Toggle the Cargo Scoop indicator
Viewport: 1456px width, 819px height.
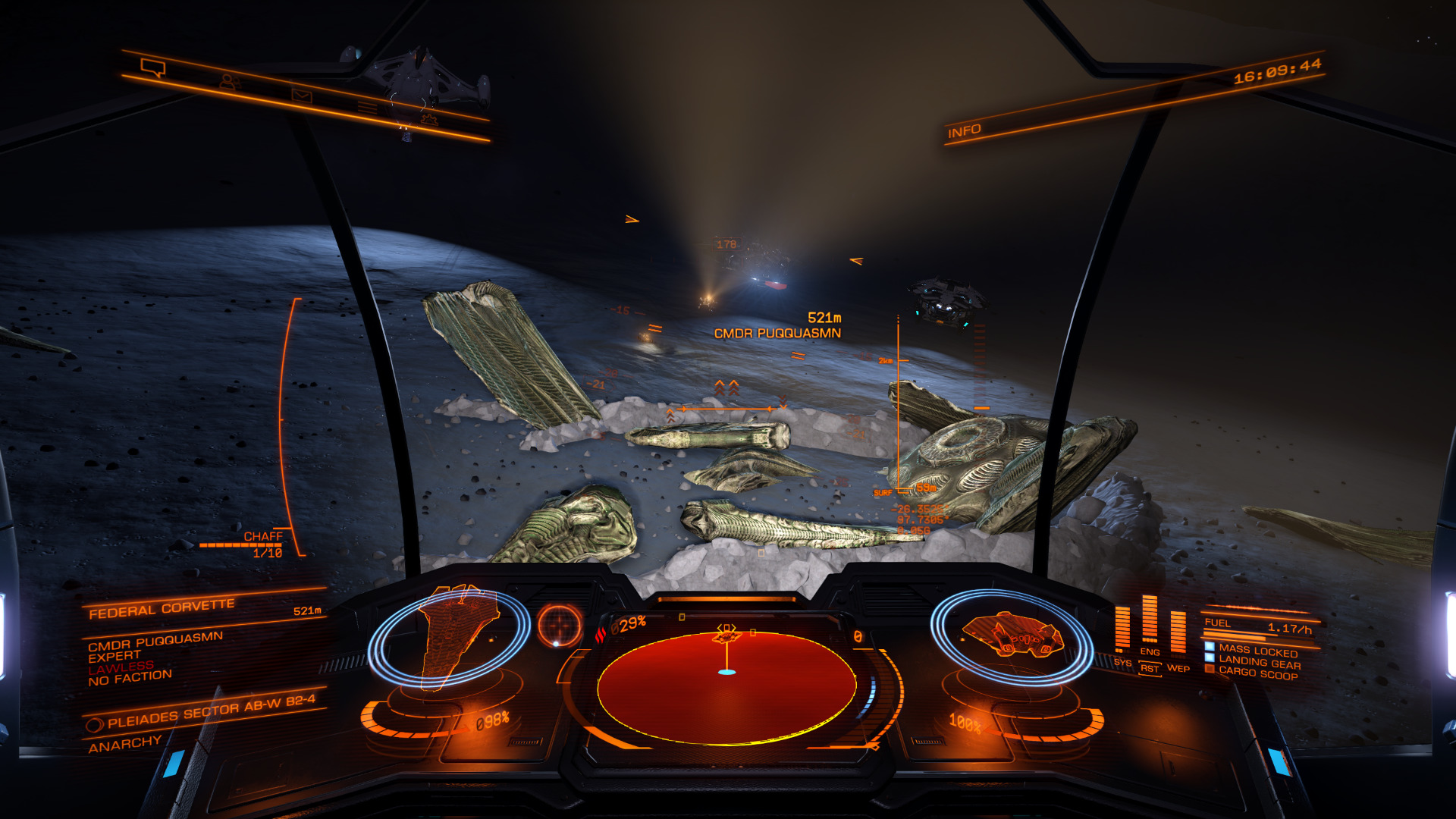coord(1257,674)
